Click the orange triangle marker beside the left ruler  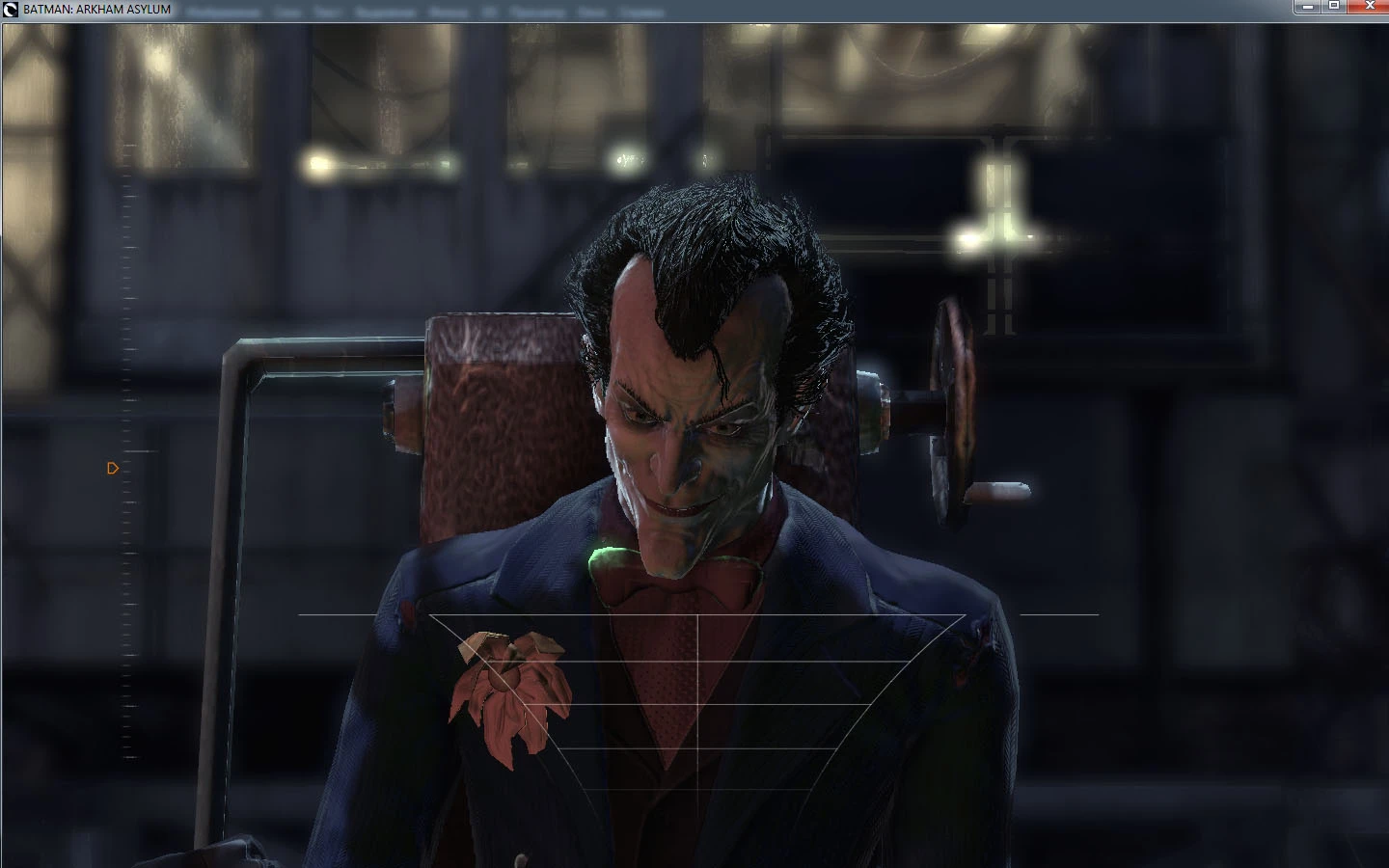113,468
